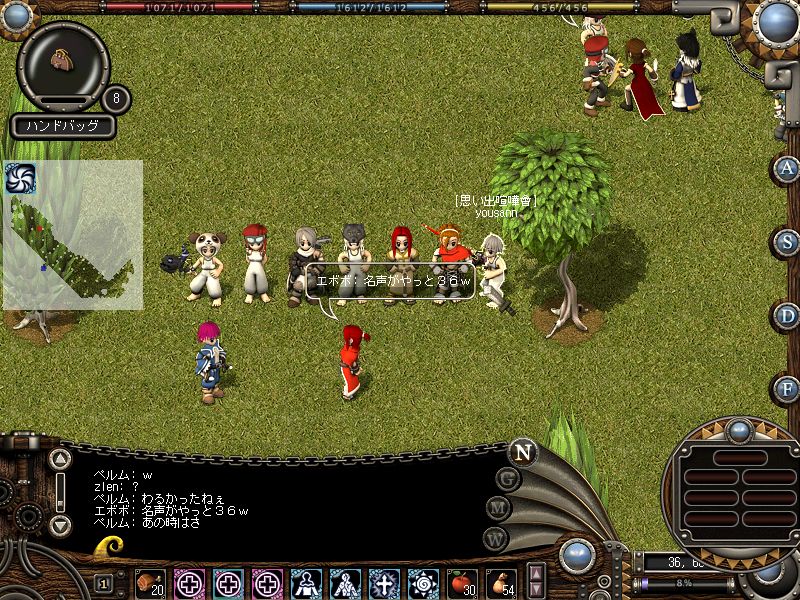
Task: Open the ハンドバッグ handbag button
Action: coord(63,127)
